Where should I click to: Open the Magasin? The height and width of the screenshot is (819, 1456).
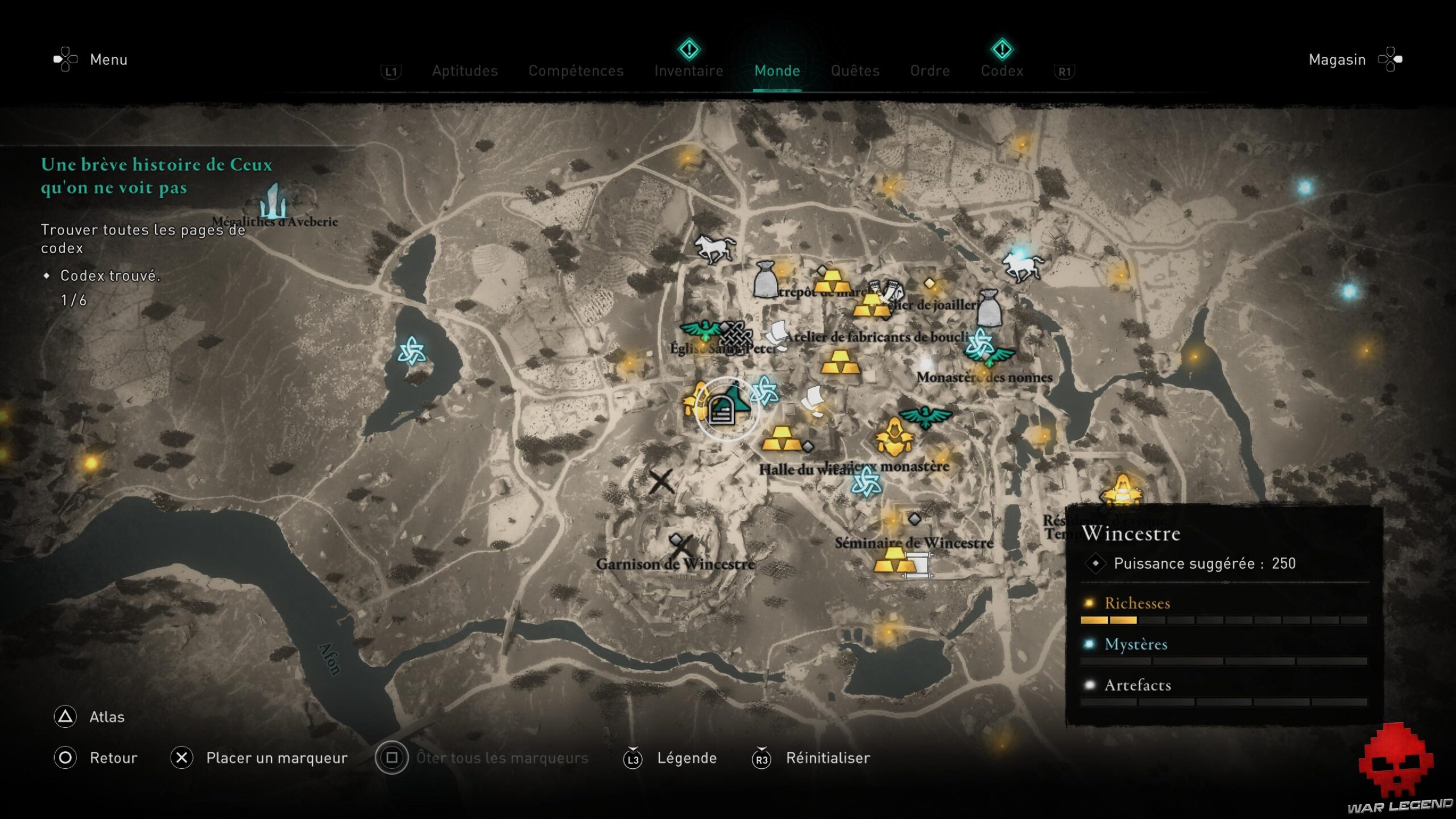[1337, 60]
